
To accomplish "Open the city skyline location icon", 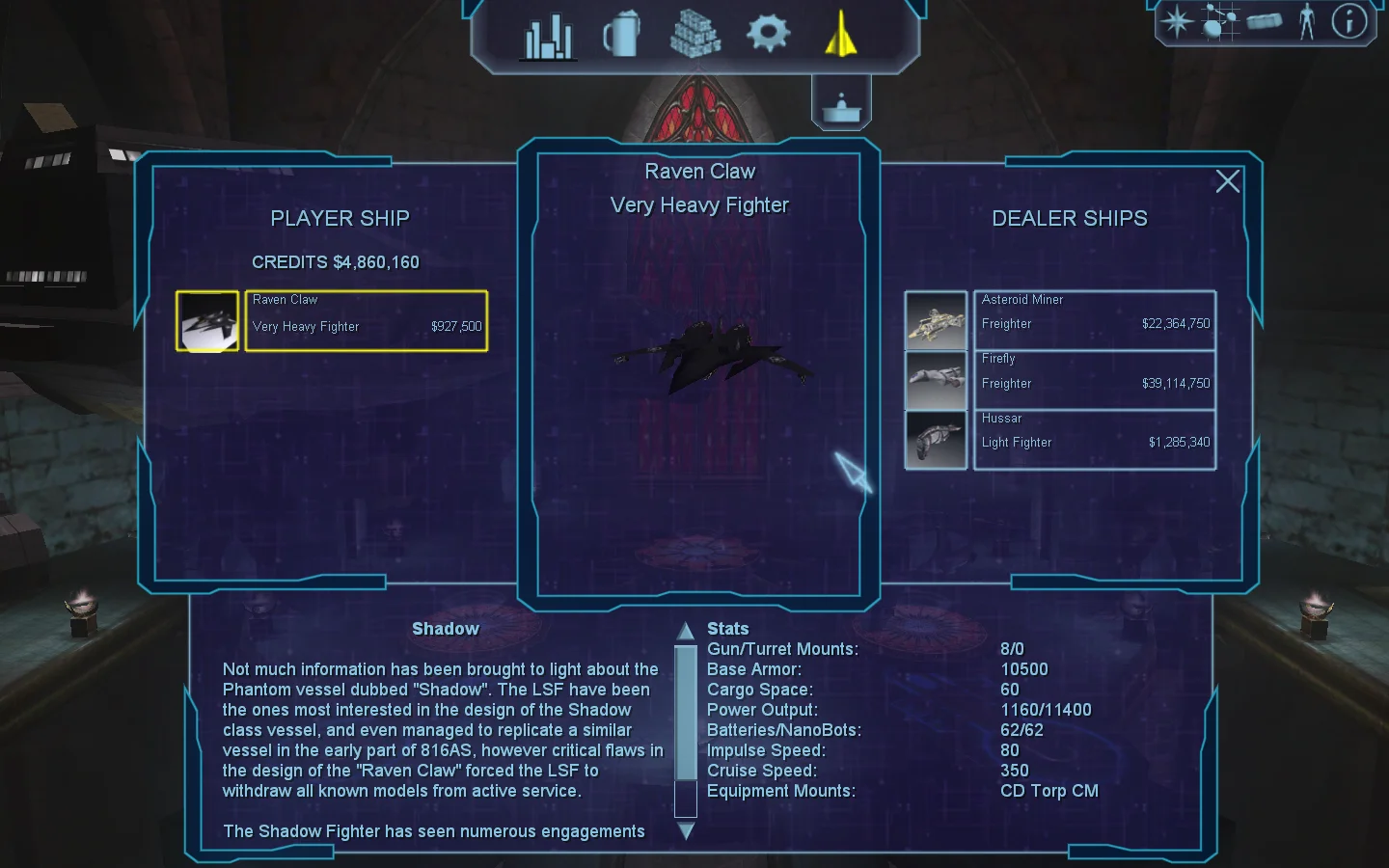I will [548, 37].
